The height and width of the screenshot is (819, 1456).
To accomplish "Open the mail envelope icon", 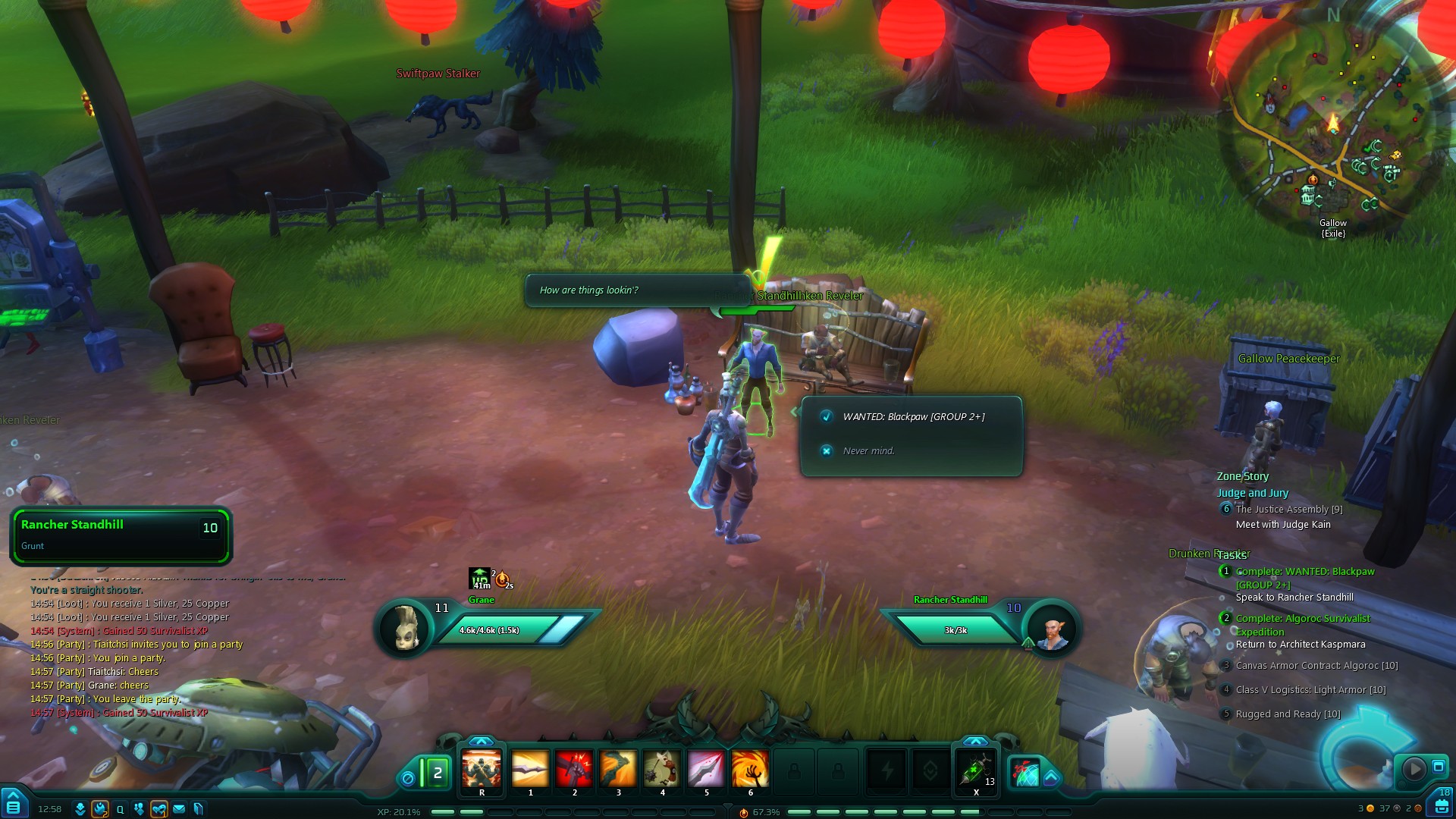I will coord(179,809).
